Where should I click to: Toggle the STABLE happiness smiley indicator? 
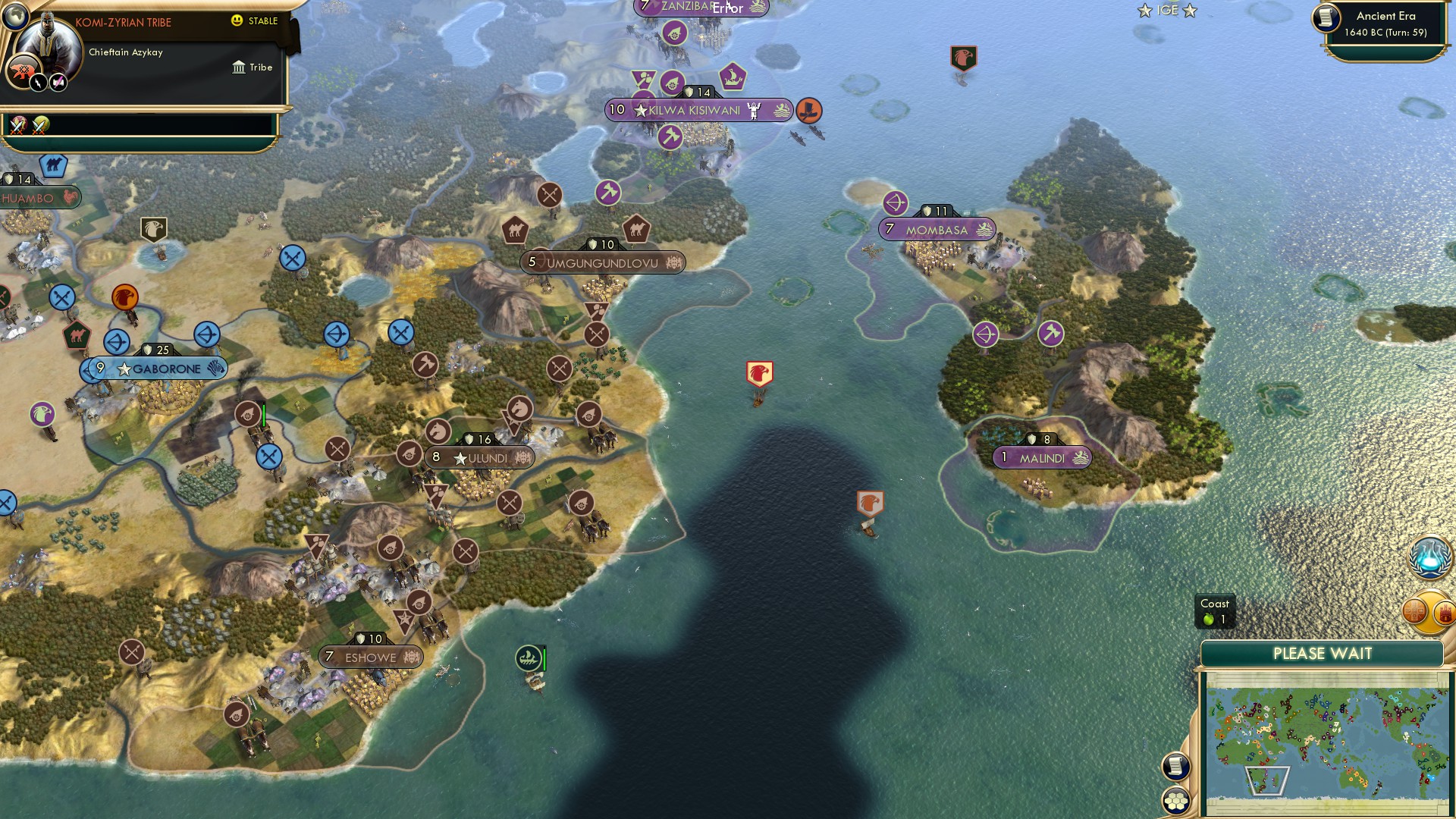point(237,21)
